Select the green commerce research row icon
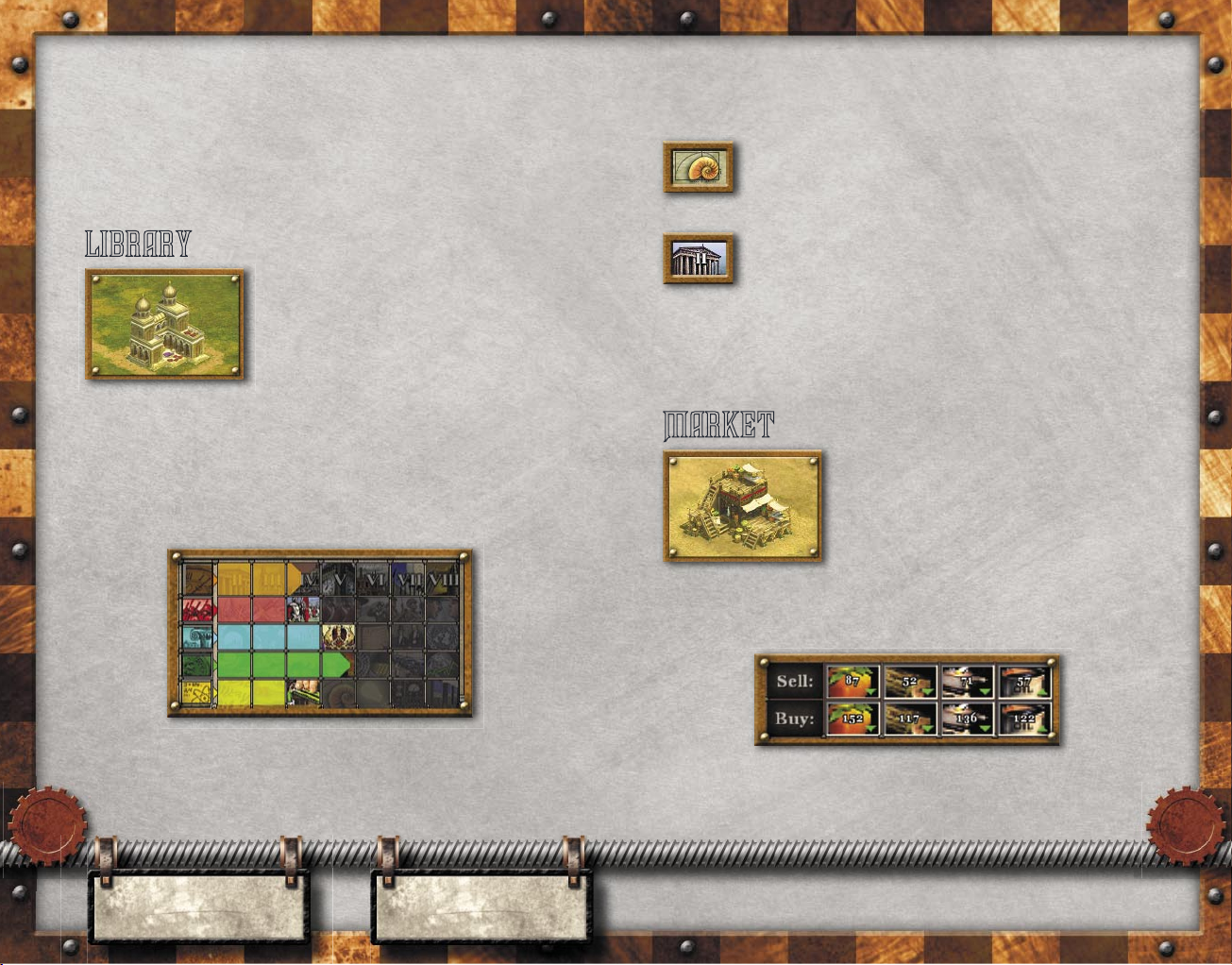Image resolution: width=1232 pixels, height=965 pixels. (198, 666)
